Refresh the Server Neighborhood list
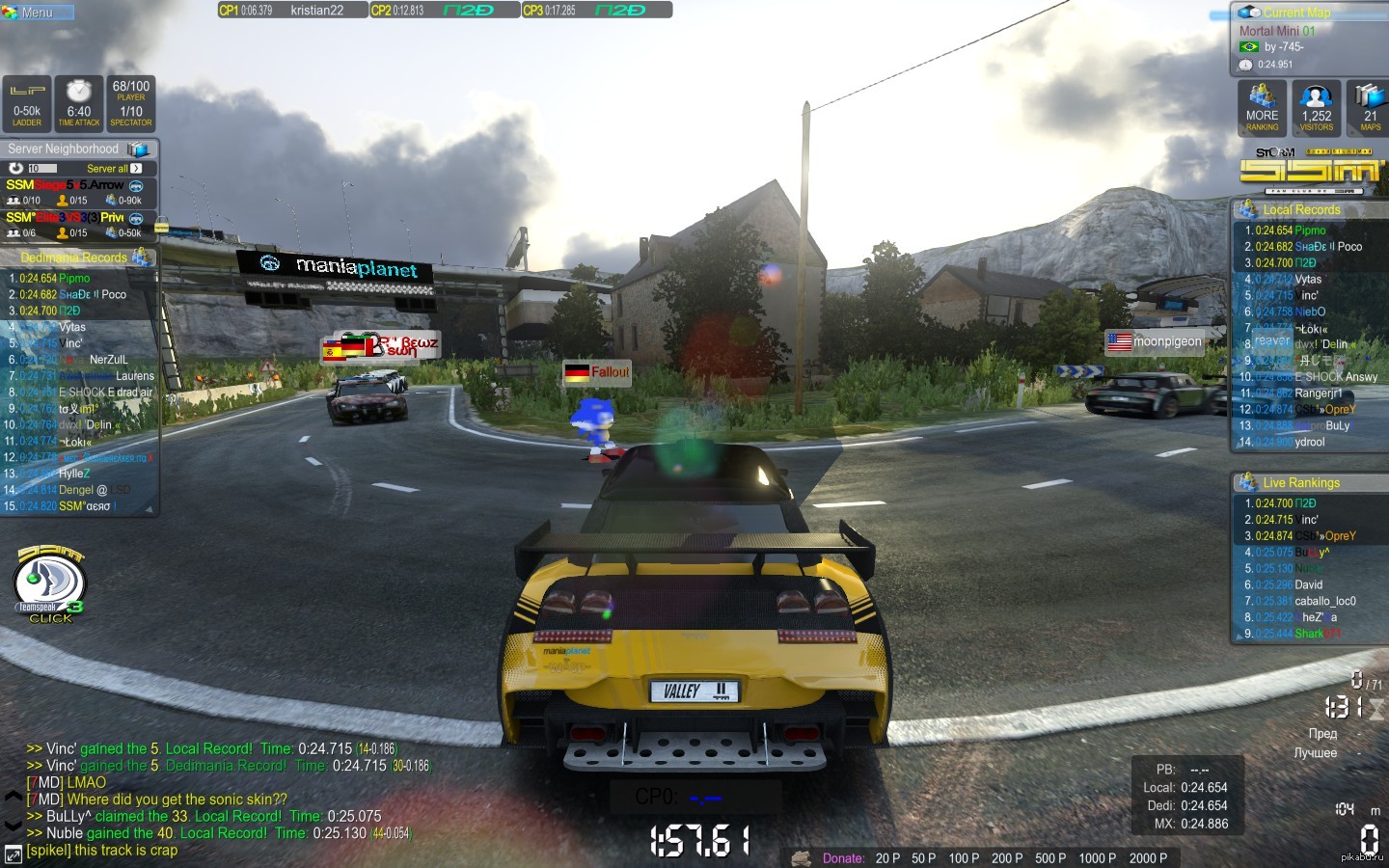 [15, 168]
